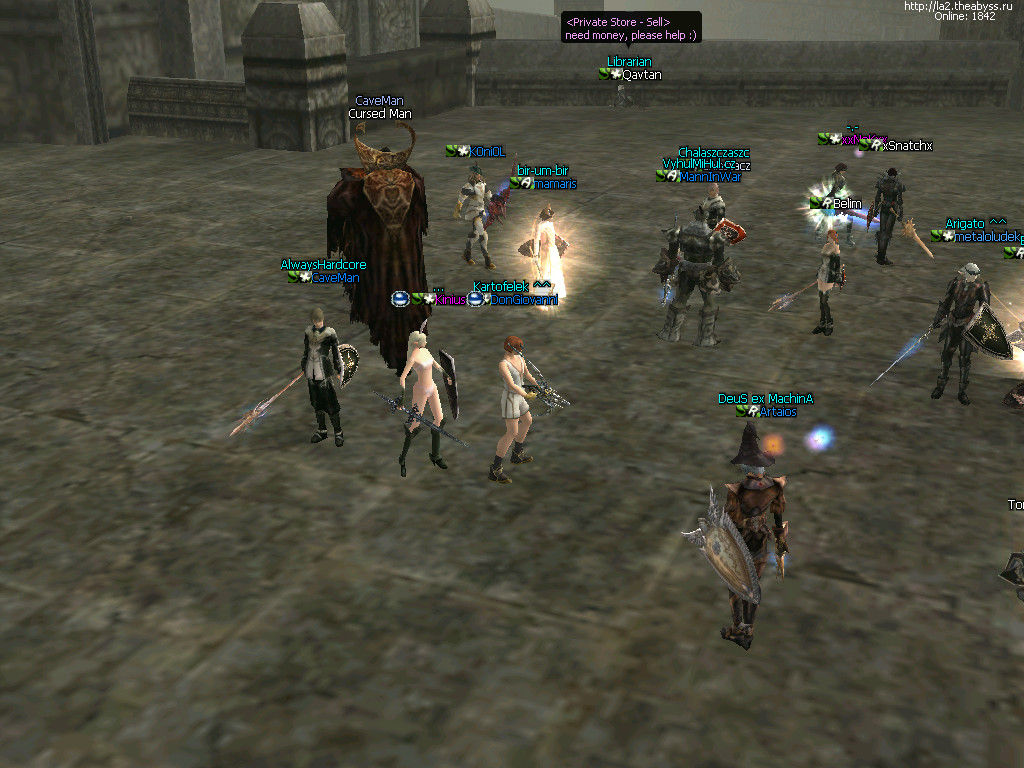Open the 'need money, please help' private store
This screenshot has height=768, width=1024.
[631, 28]
